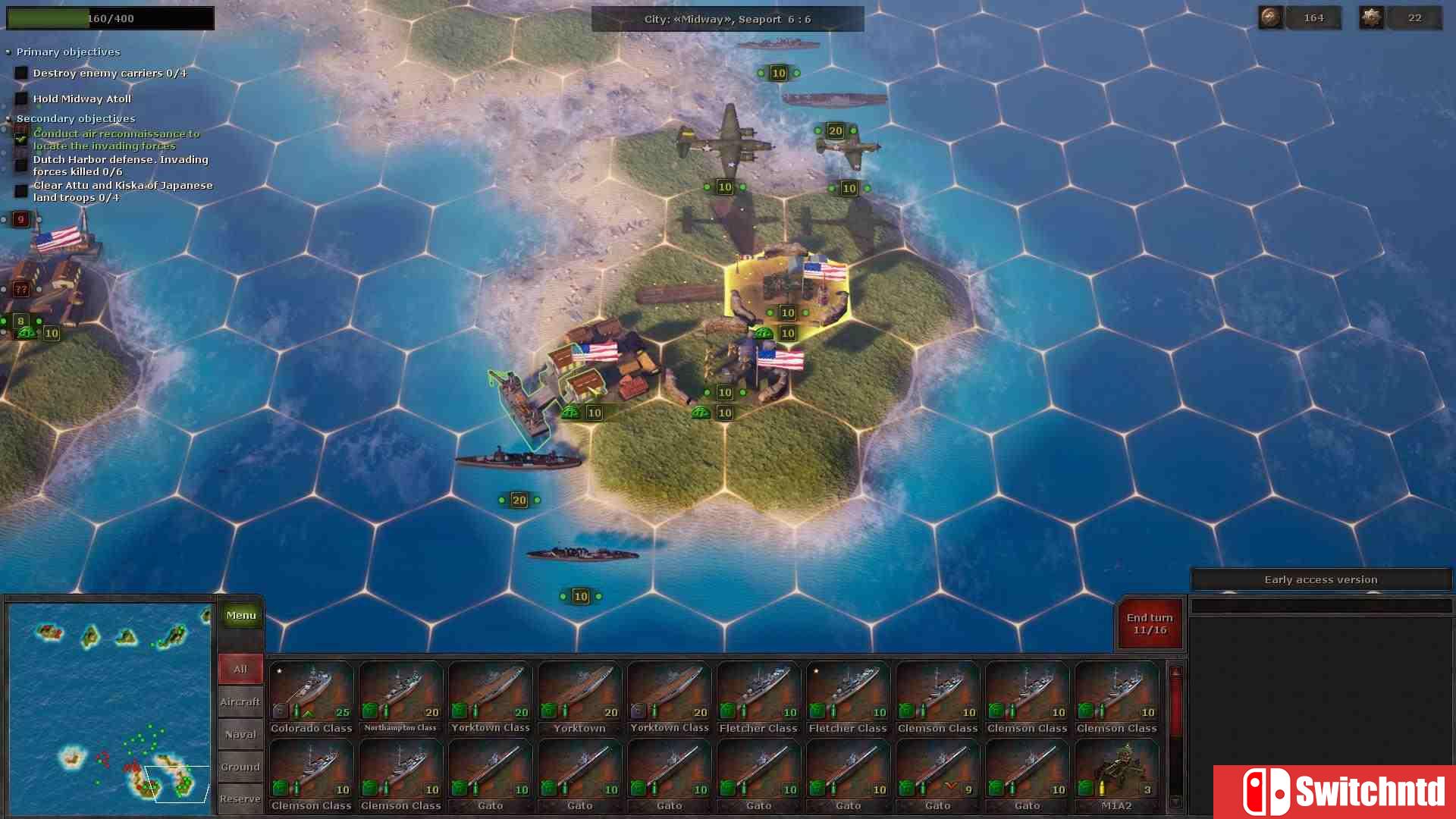Click the resource coin icon showing 164

pyautogui.click(x=1269, y=17)
